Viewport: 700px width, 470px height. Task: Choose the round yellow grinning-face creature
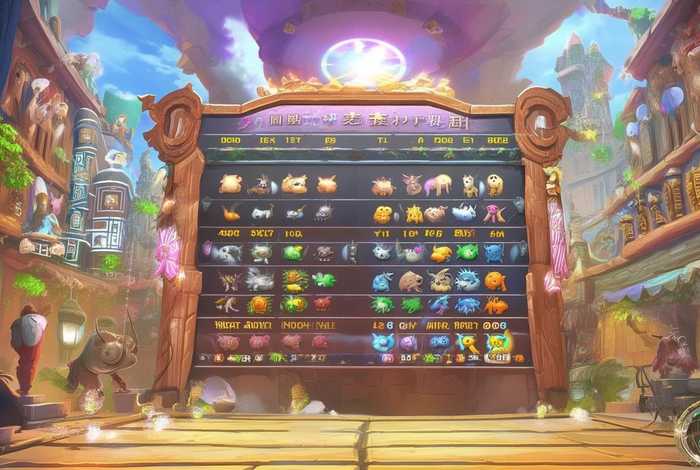point(384,213)
